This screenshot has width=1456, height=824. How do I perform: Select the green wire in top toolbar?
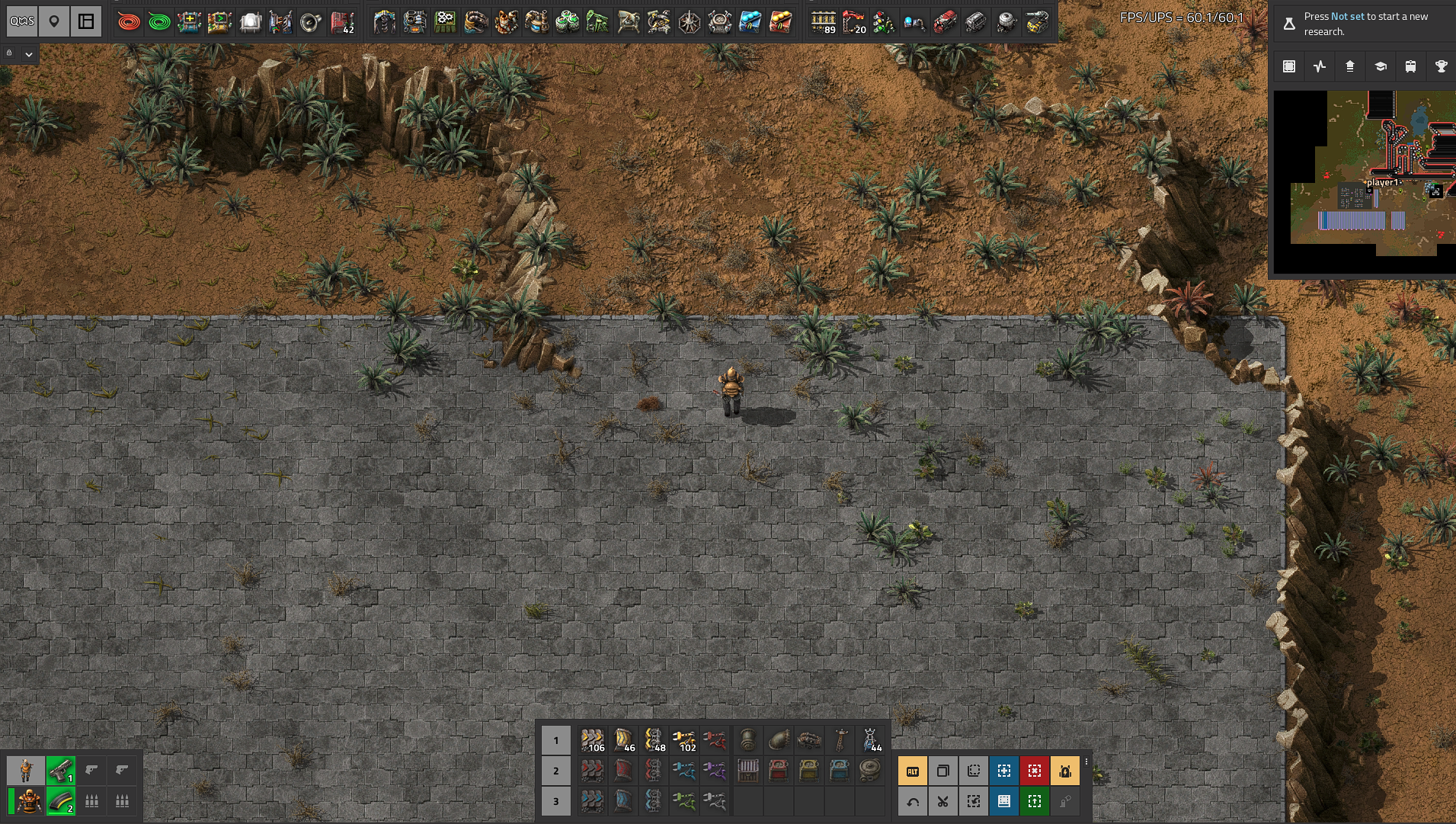click(x=159, y=22)
